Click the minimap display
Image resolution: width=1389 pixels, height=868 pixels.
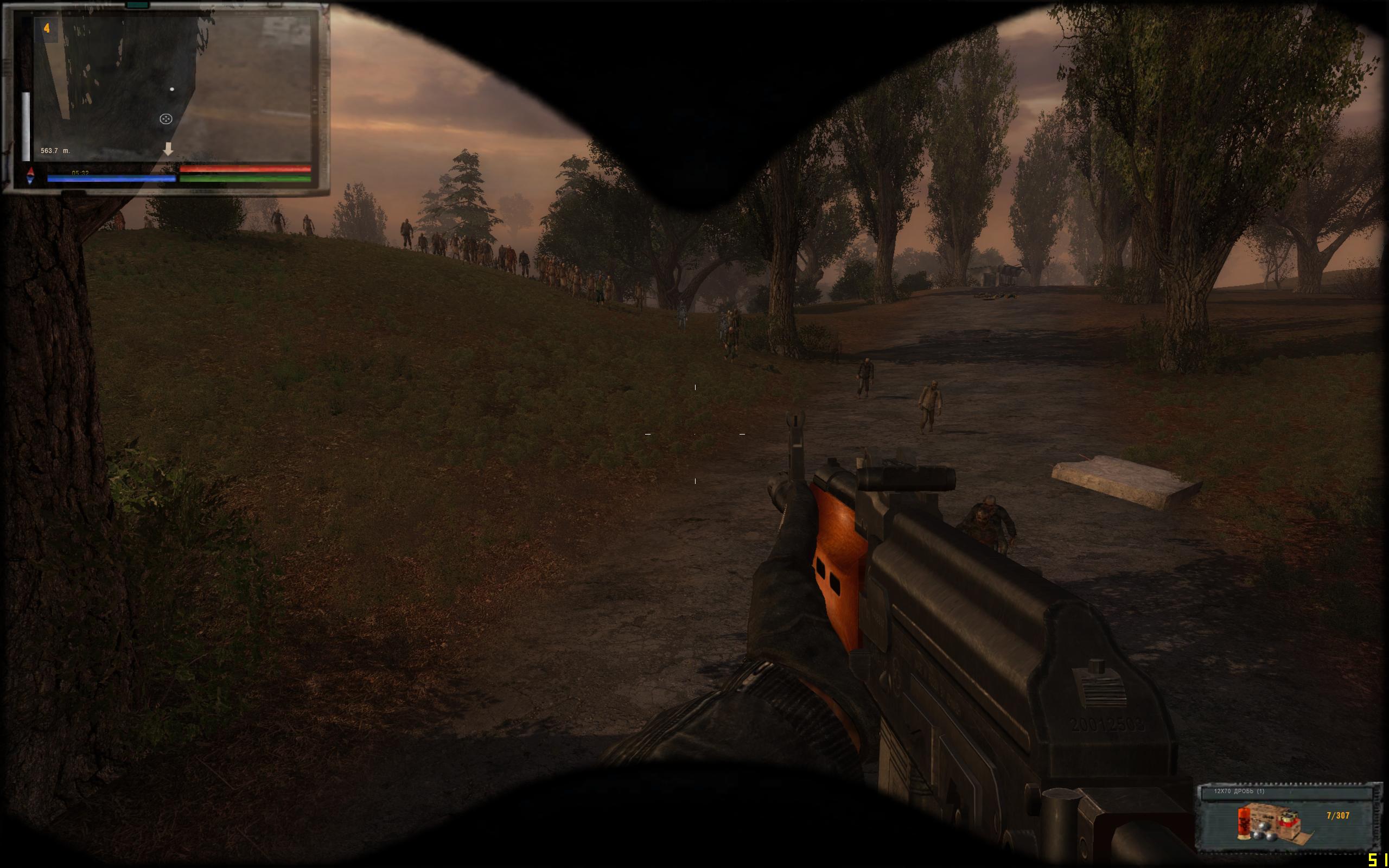click(172, 89)
